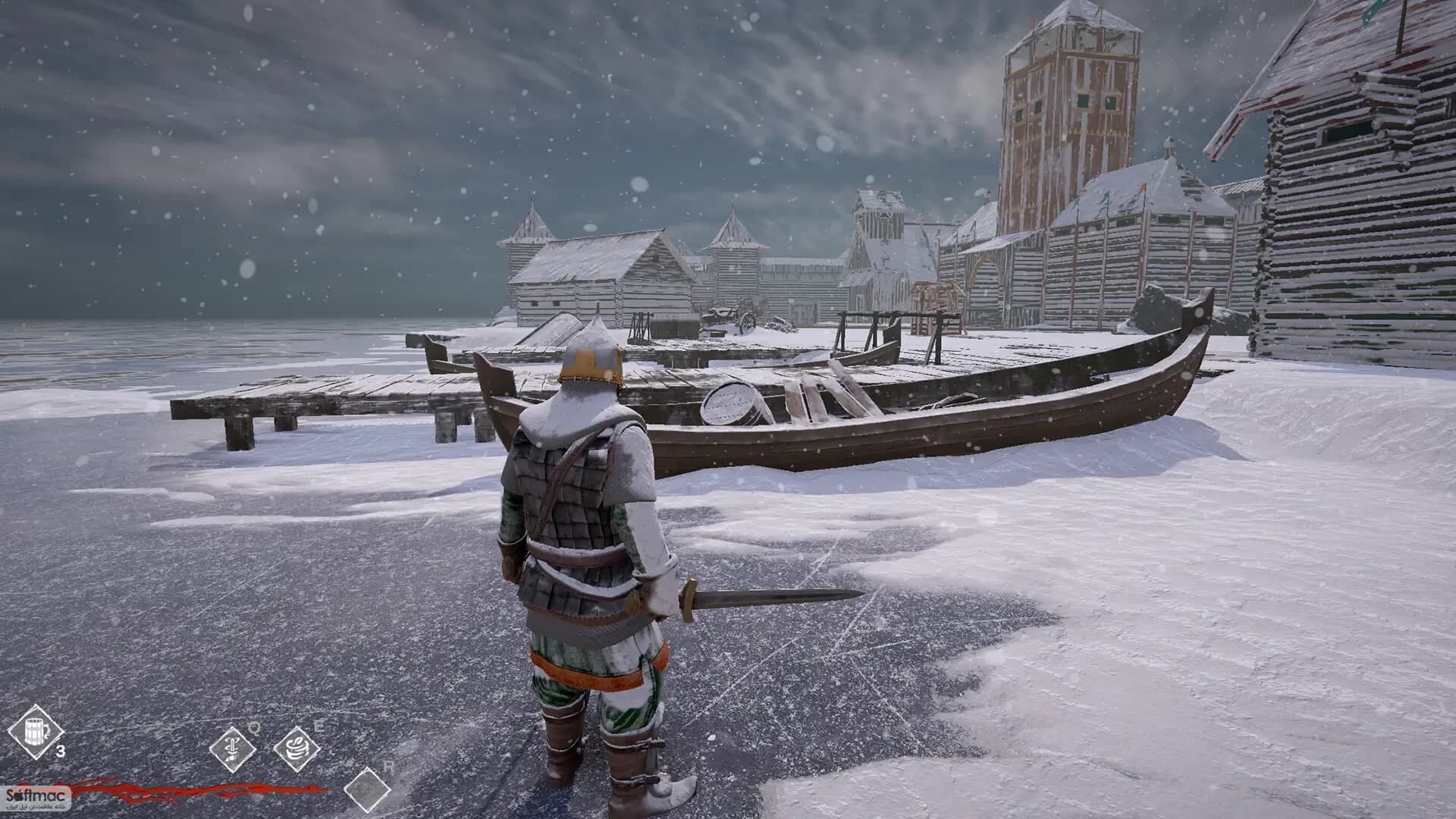Expand the consumable slot in bottom-left HUD
Screen dimensions: 1456x819
click(36, 731)
